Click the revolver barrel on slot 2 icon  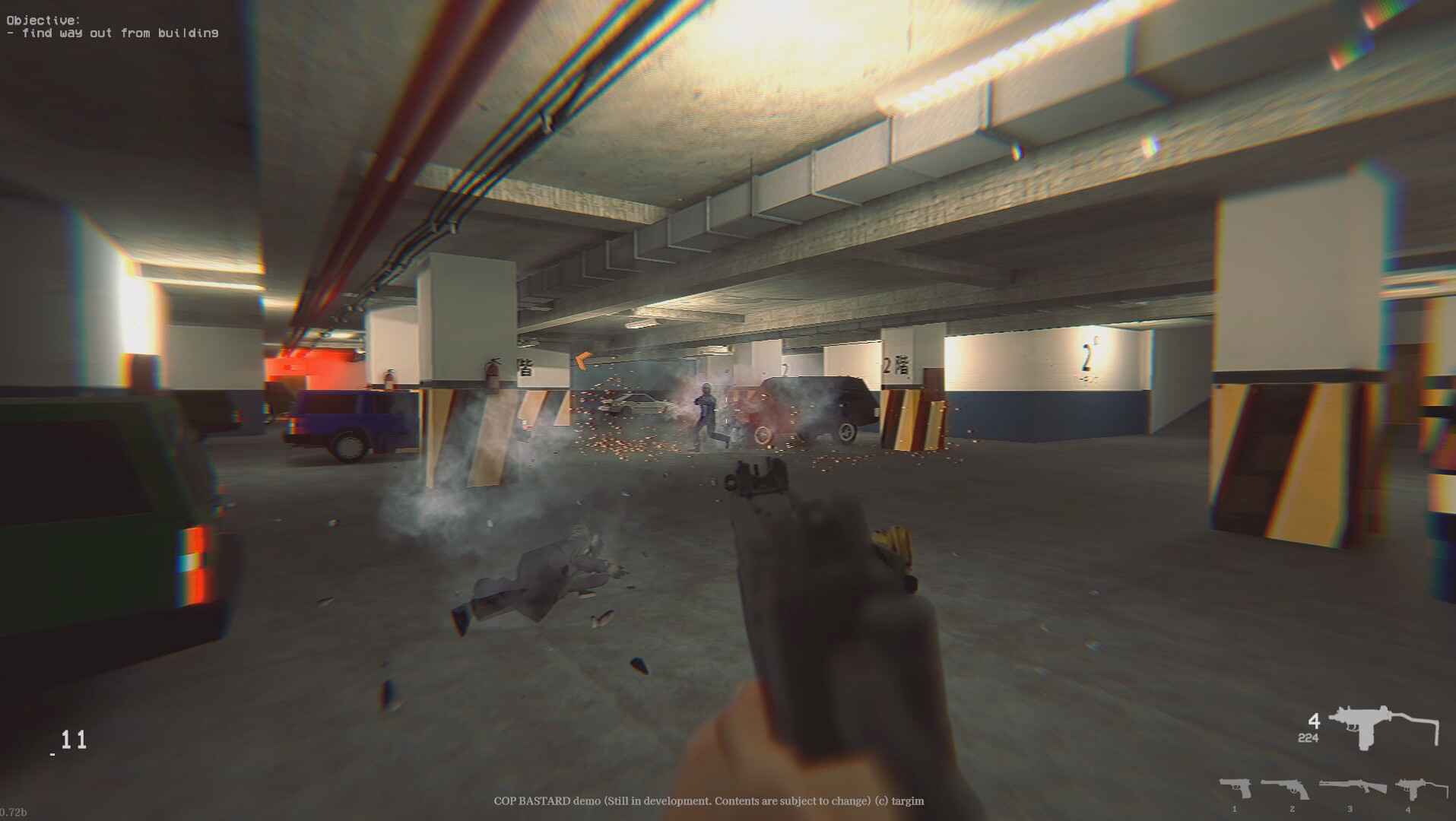pos(1271,785)
